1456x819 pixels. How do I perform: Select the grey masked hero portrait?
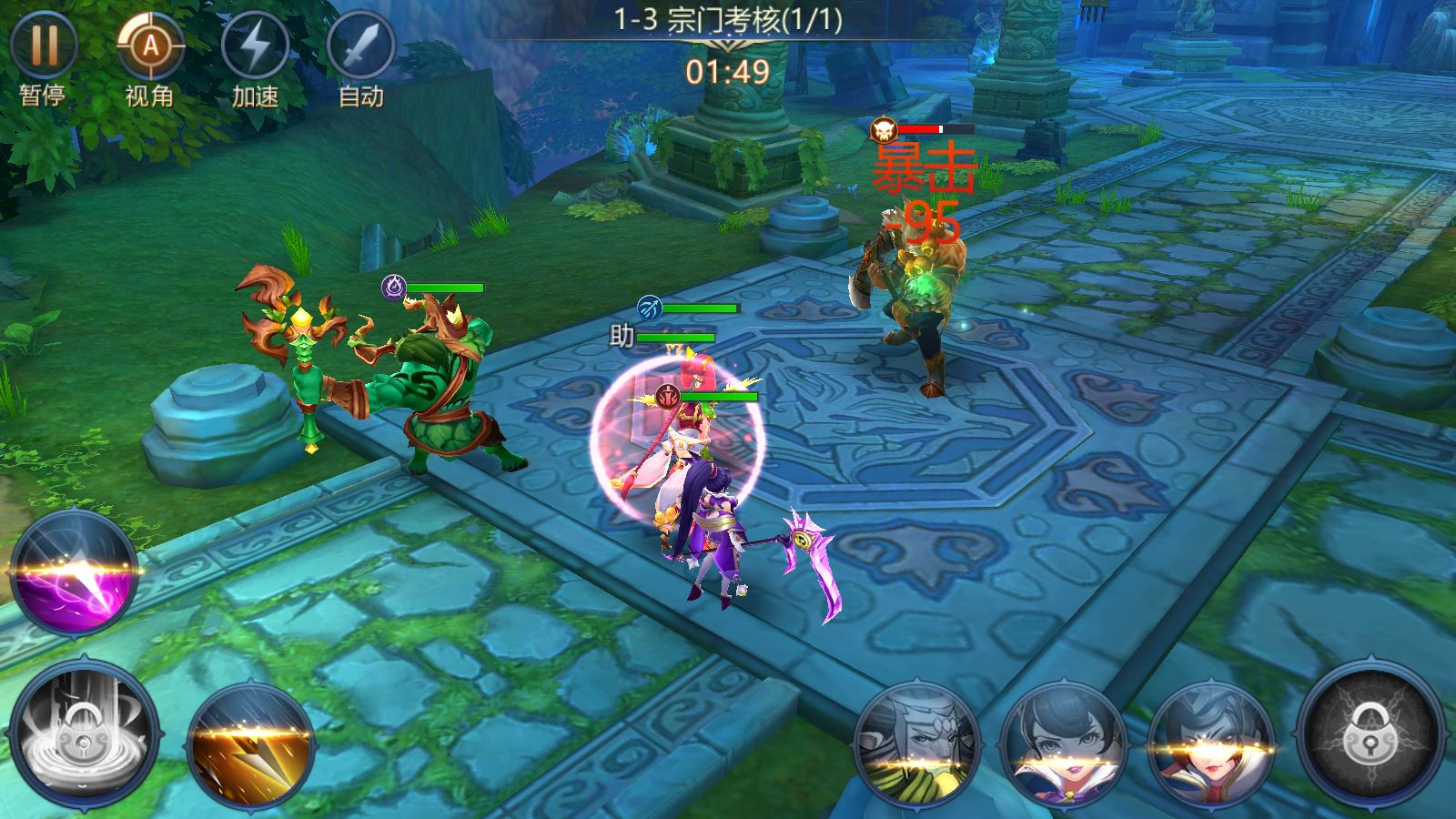tap(915, 743)
